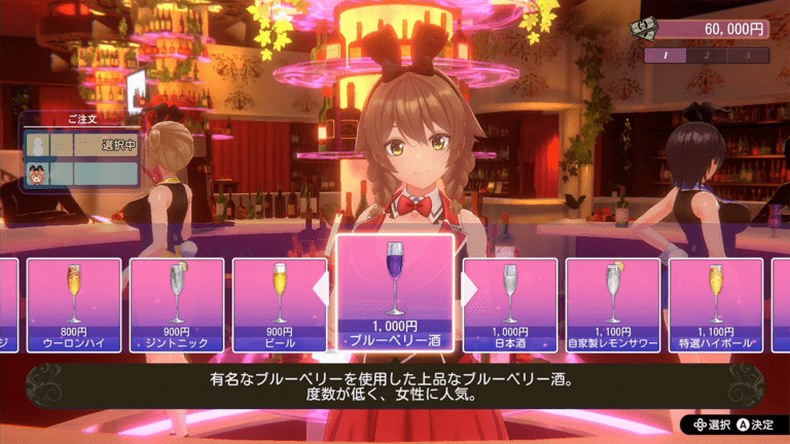The height and width of the screenshot is (444, 790).
Task: Click the right arrow beside ブルーベリー酒
Action: point(468,289)
